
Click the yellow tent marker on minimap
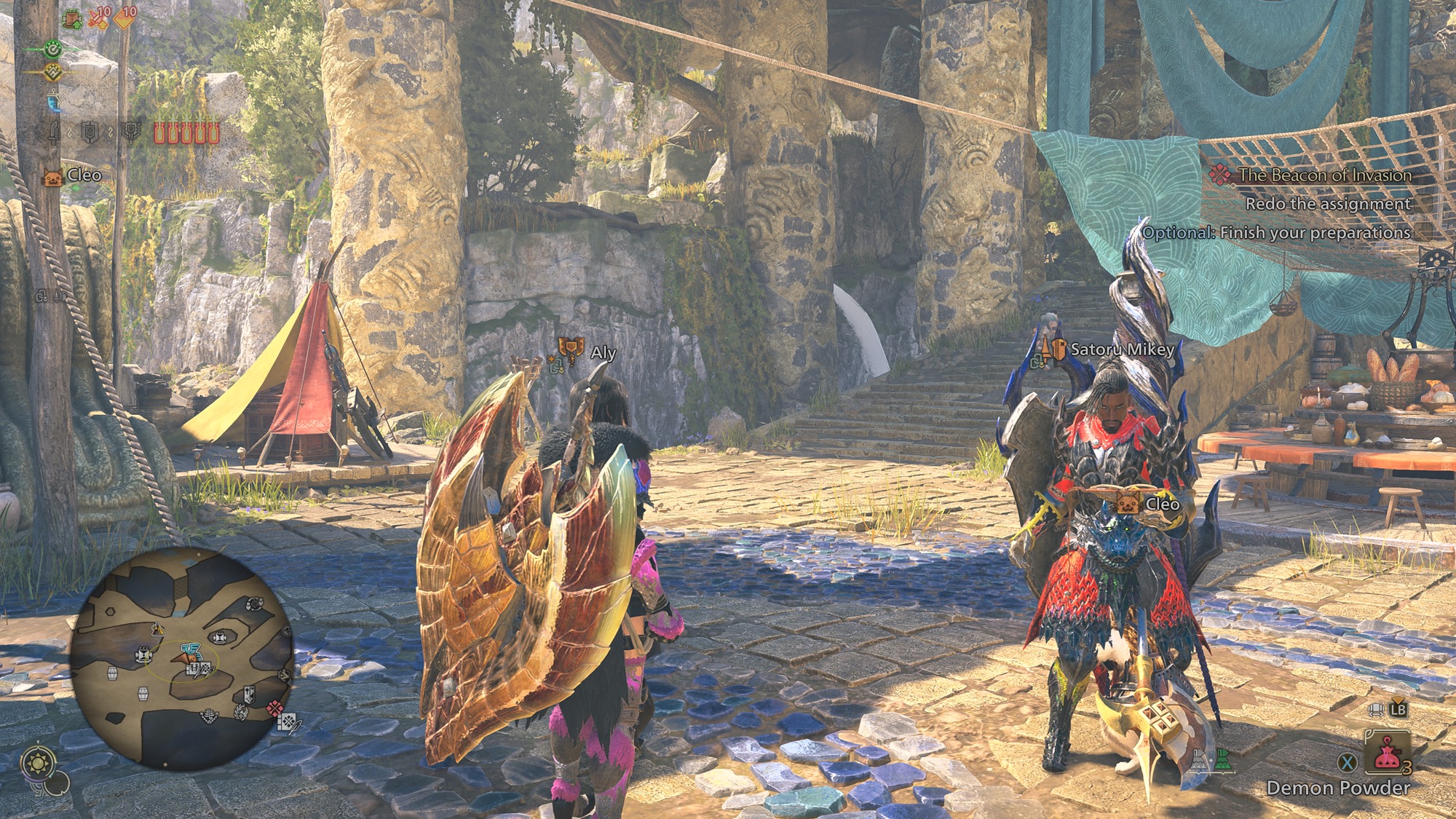[157, 628]
